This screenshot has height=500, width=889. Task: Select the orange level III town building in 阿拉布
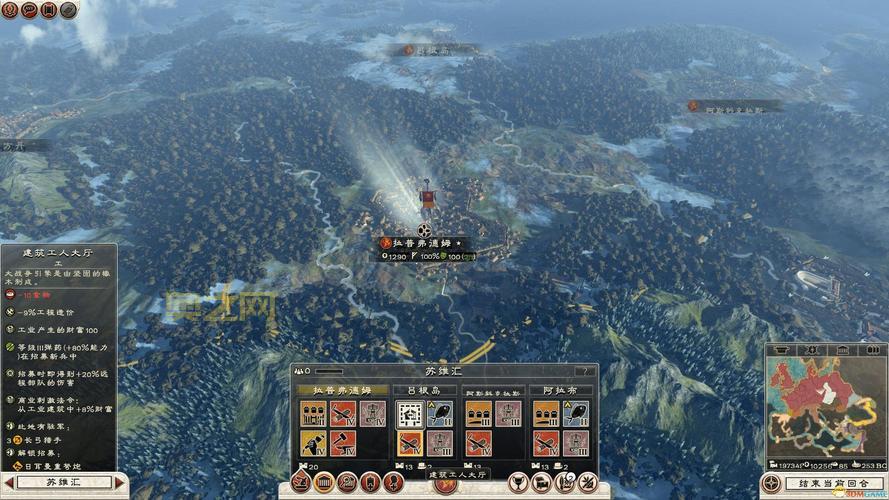point(546,413)
